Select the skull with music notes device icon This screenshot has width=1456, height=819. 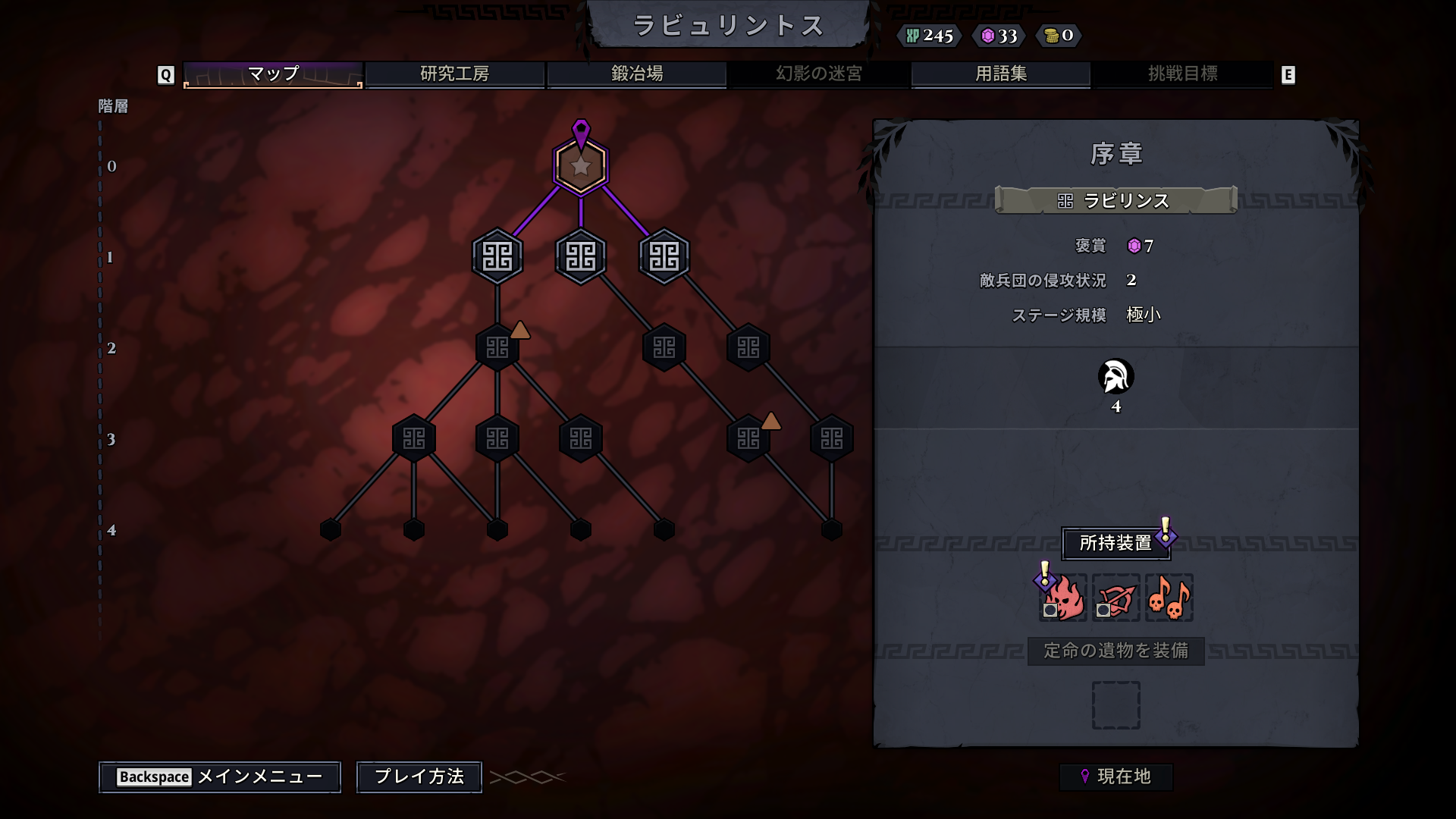coord(1169,598)
